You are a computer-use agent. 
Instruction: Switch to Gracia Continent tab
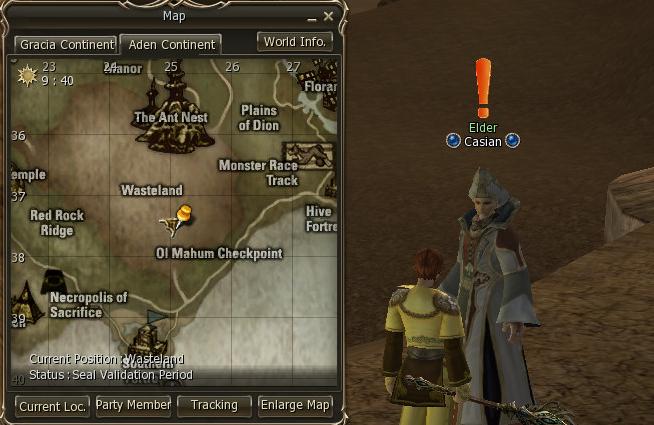[65, 45]
